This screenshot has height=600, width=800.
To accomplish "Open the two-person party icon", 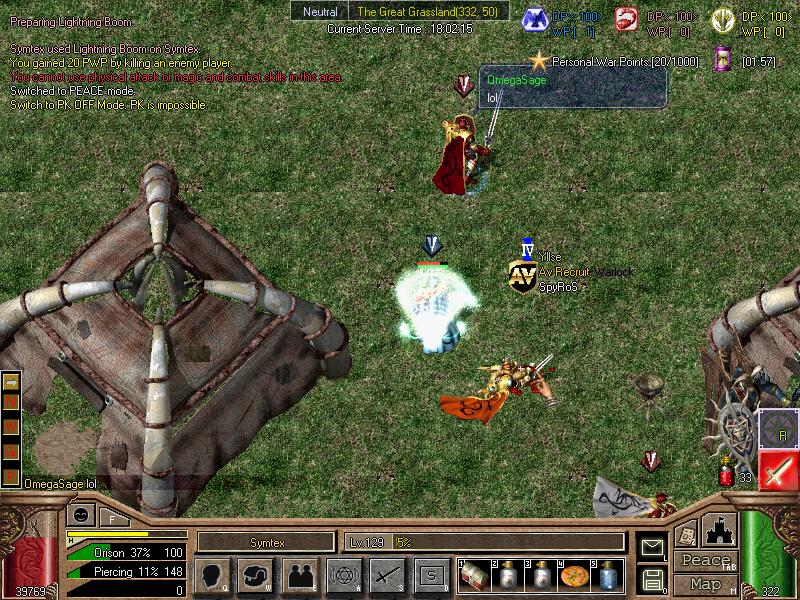I will coord(299,575).
